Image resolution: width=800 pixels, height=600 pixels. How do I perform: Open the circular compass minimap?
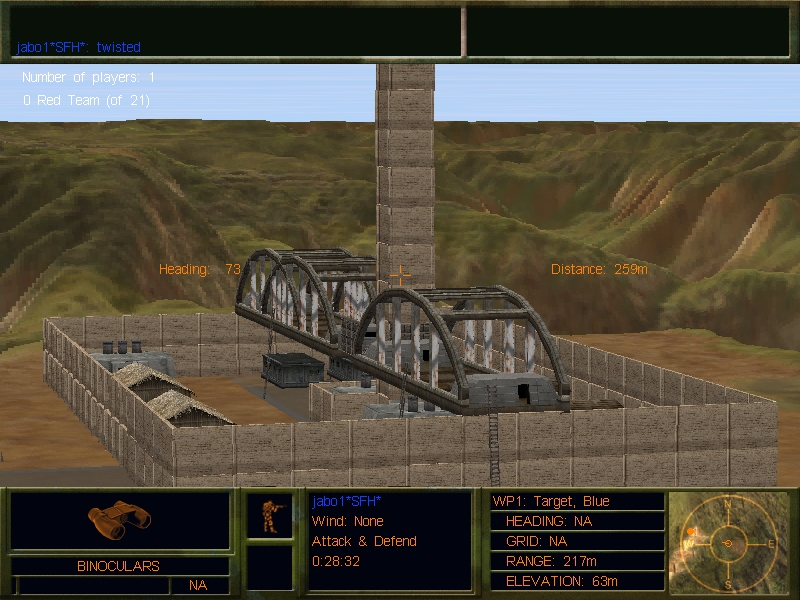coord(729,542)
